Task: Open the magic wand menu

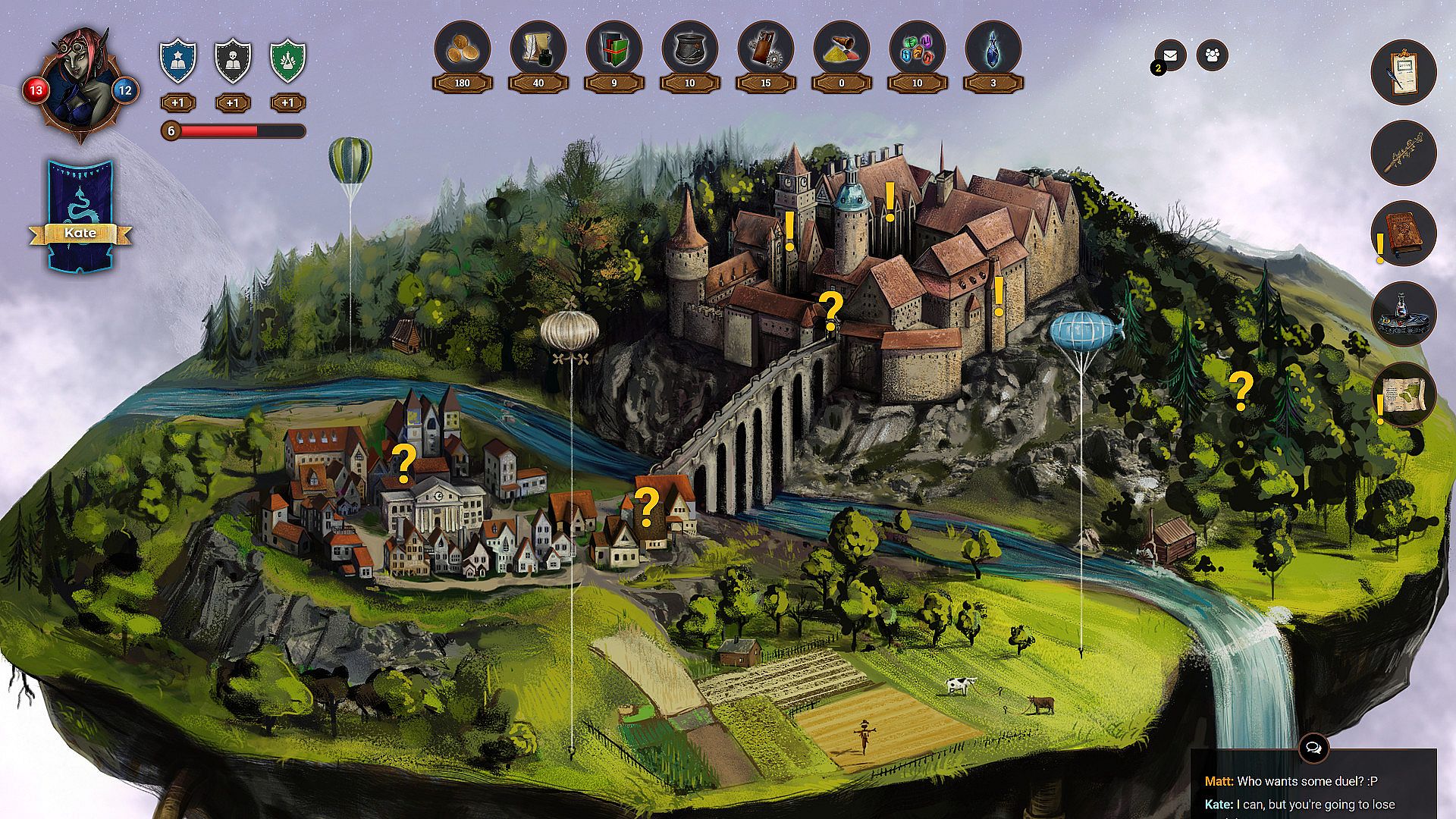Action: coord(1403,152)
